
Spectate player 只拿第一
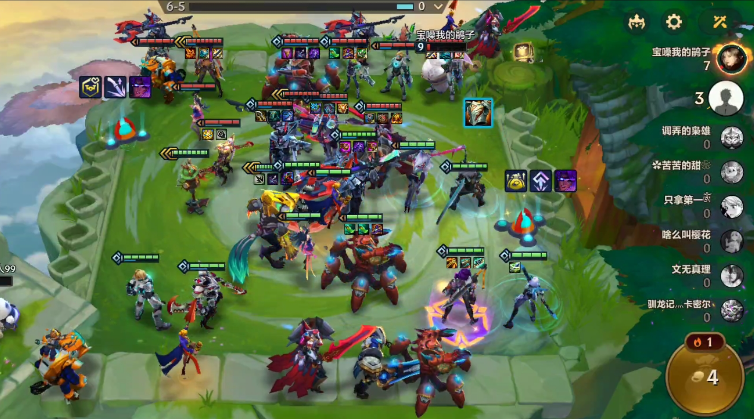point(731,206)
